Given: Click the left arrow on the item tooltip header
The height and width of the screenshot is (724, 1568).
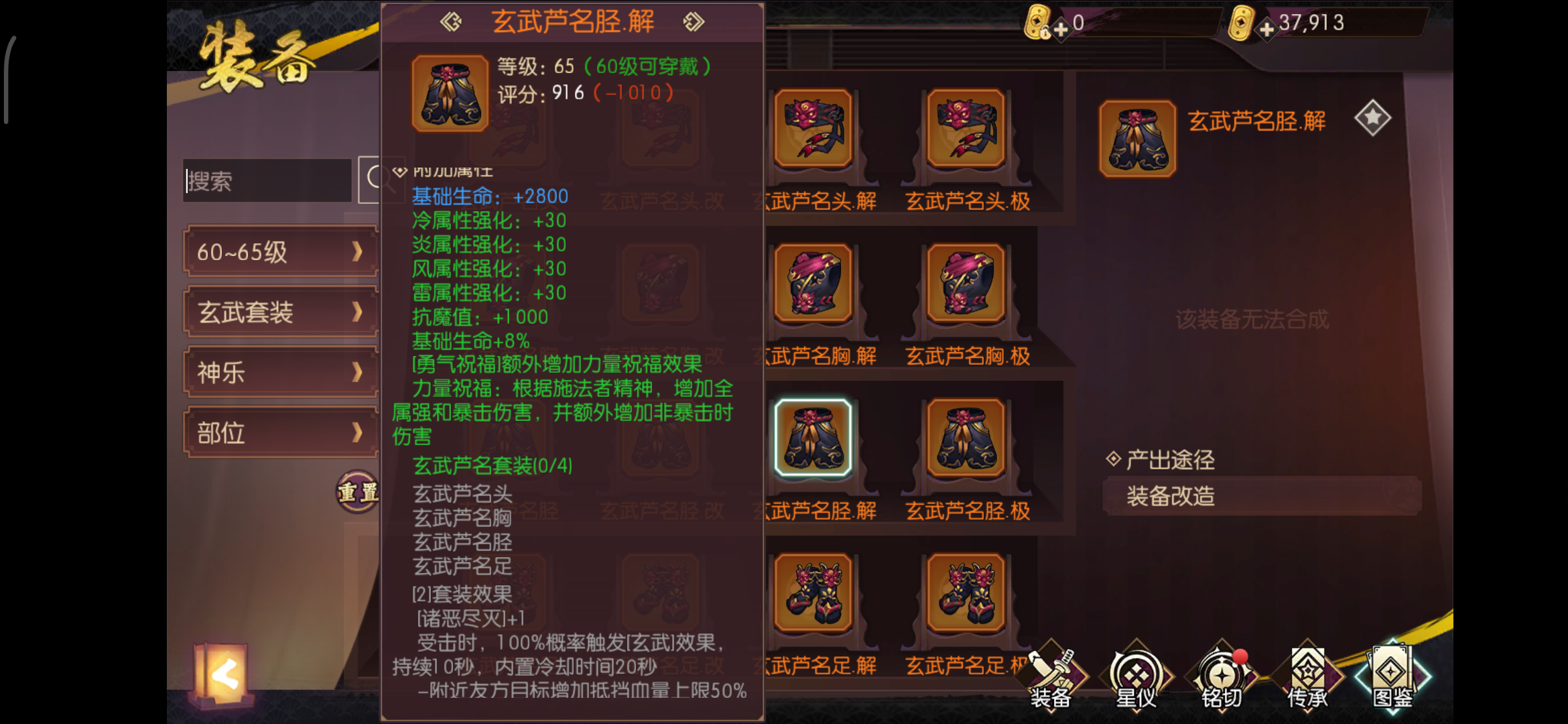Looking at the screenshot, I should pos(451,20).
